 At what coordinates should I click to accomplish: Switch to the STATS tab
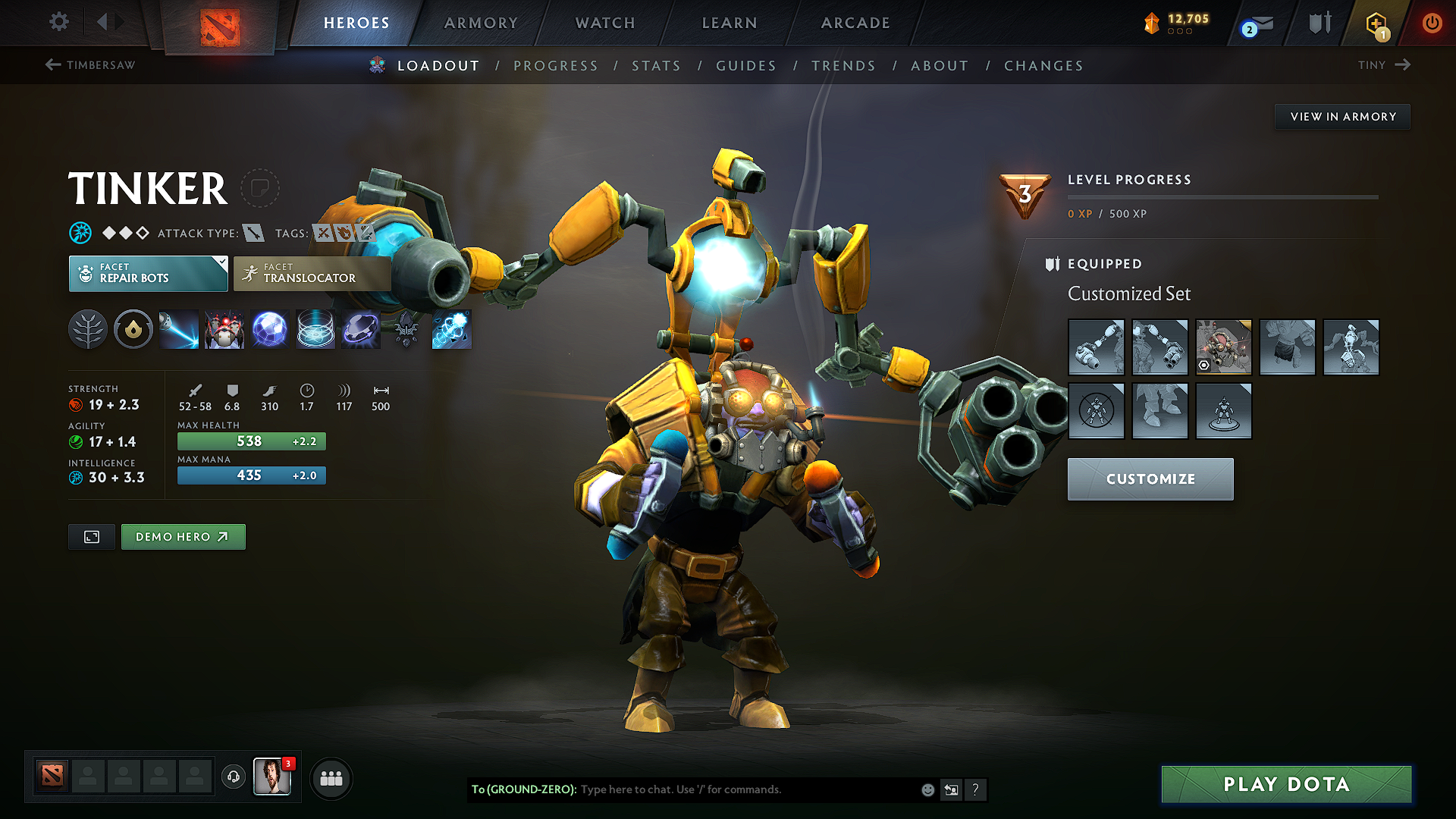[x=656, y=66]
